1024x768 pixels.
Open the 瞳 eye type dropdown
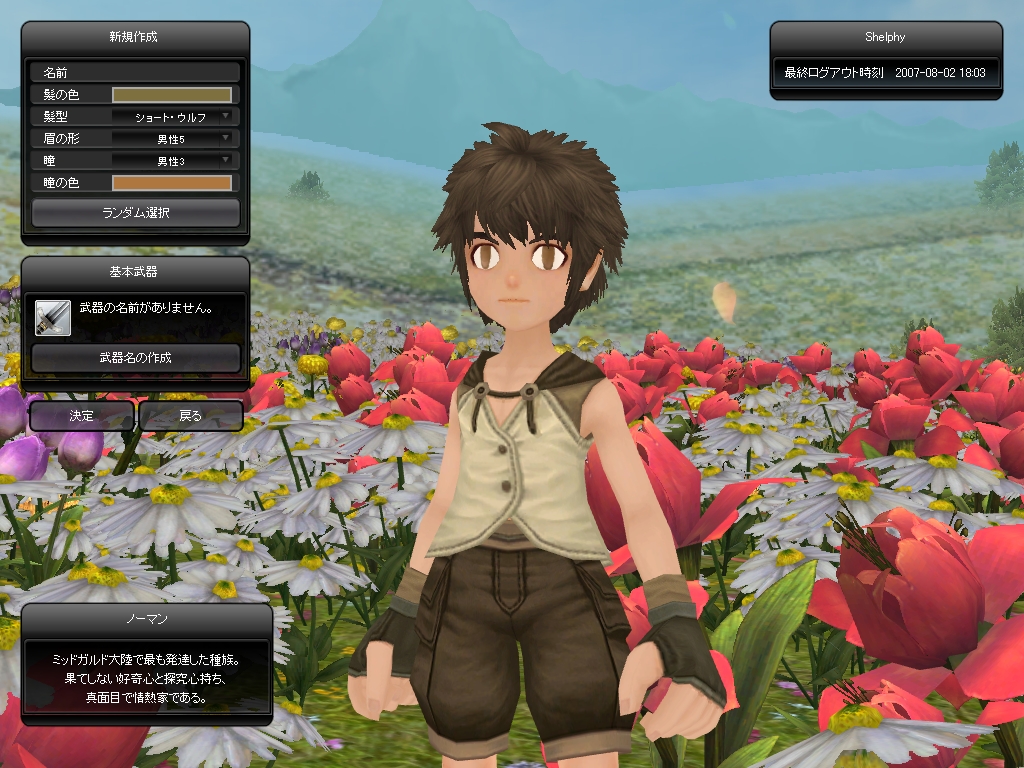[x=172, y=161]
